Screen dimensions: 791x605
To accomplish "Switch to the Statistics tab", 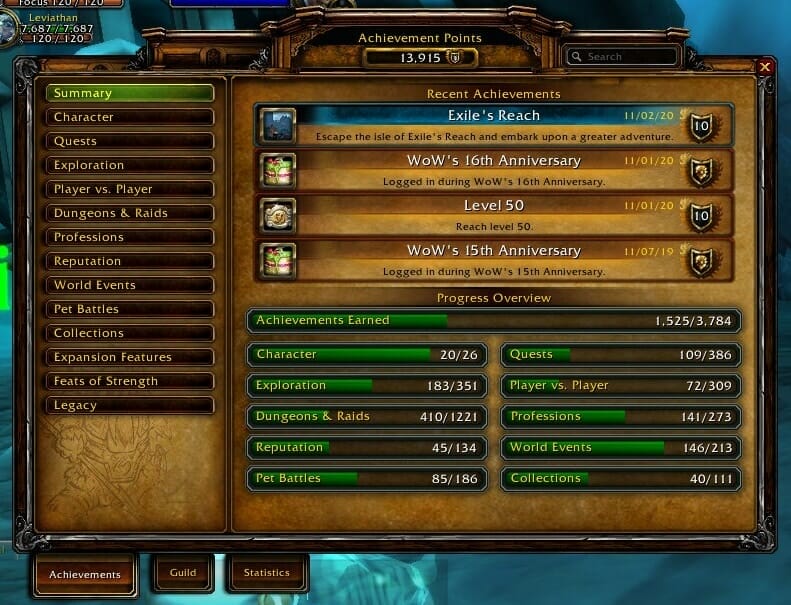I will (266, 573).
